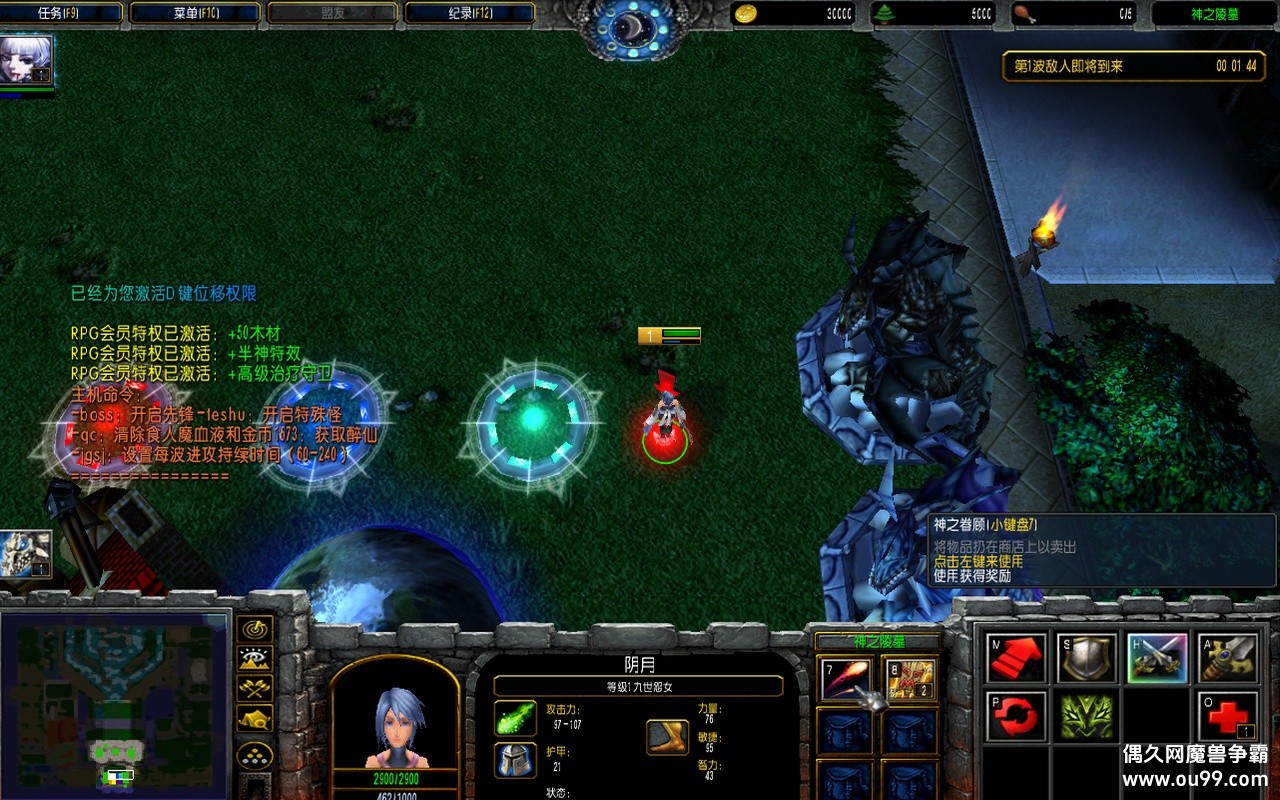The height and width of the screenshot is (800, 1280).
Task: Toggle the ally color mode crossed-axes button
Action: [x=255, y=689]
